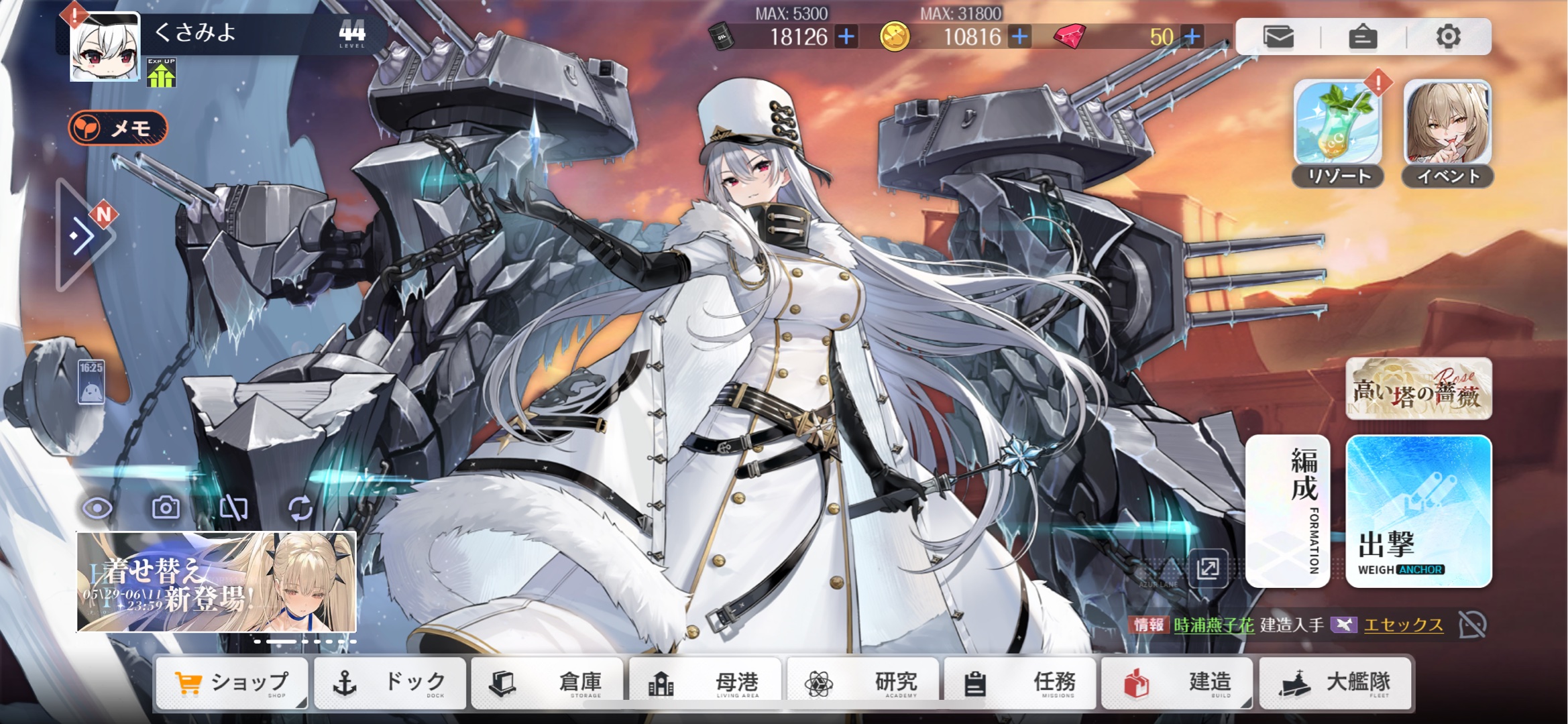Open the 建造 build menu
Screen dimensions: 1568x724
pyautogui.click(x=1178, y=683)
